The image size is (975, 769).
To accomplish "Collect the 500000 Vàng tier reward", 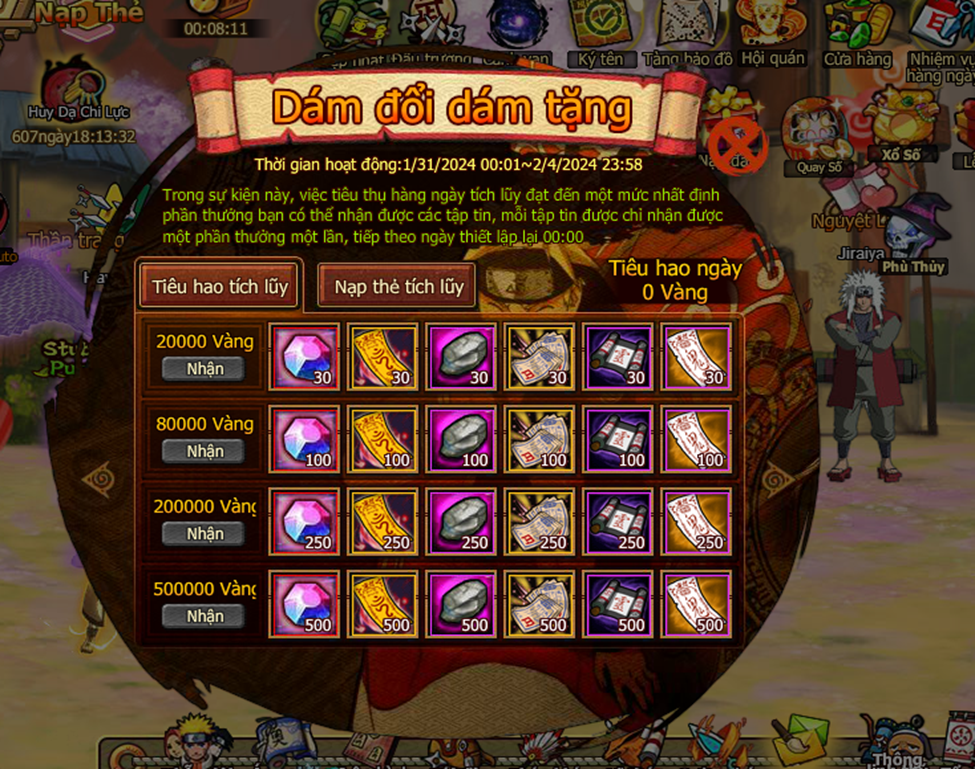I will click(204, 617).
